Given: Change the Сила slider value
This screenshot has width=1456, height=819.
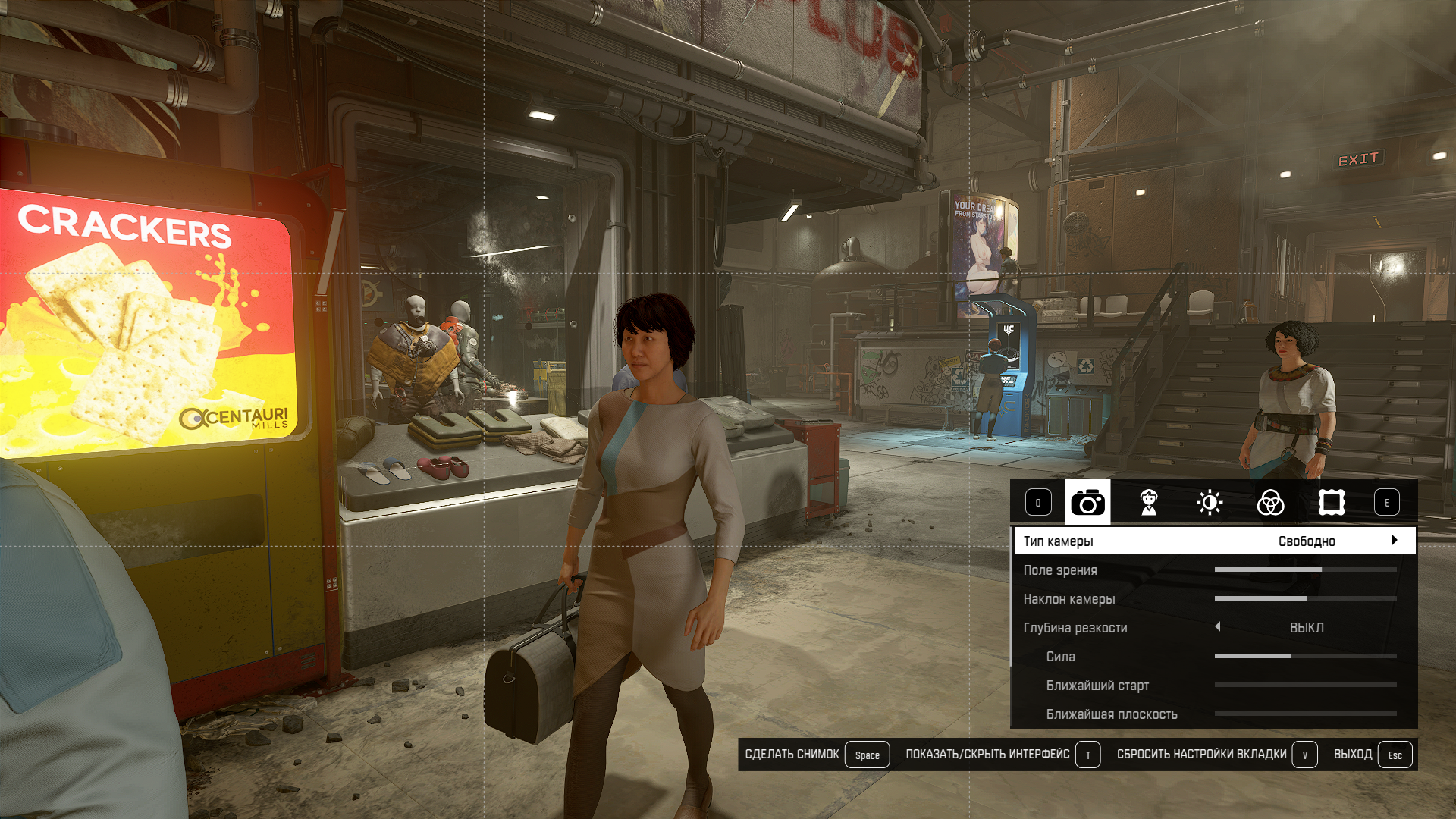Looking at the screenshot, I should (x=1305, y=656).
